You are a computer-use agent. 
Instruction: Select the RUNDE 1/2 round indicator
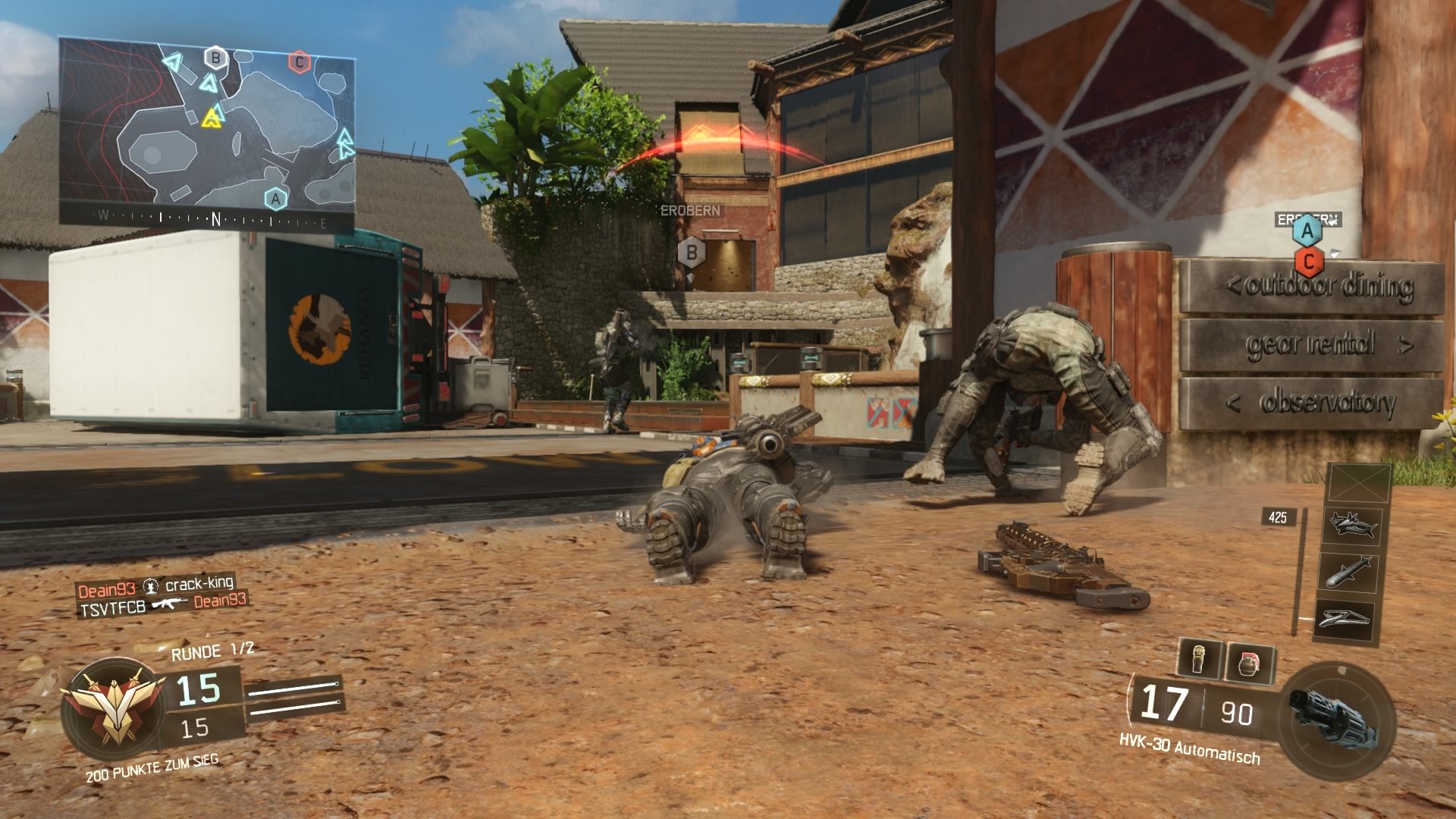click(212, 651)
